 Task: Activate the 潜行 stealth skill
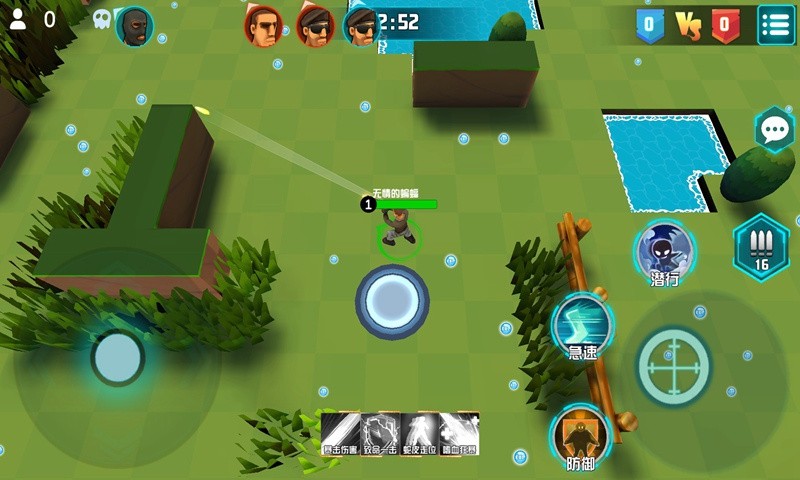tap(664, 251)
